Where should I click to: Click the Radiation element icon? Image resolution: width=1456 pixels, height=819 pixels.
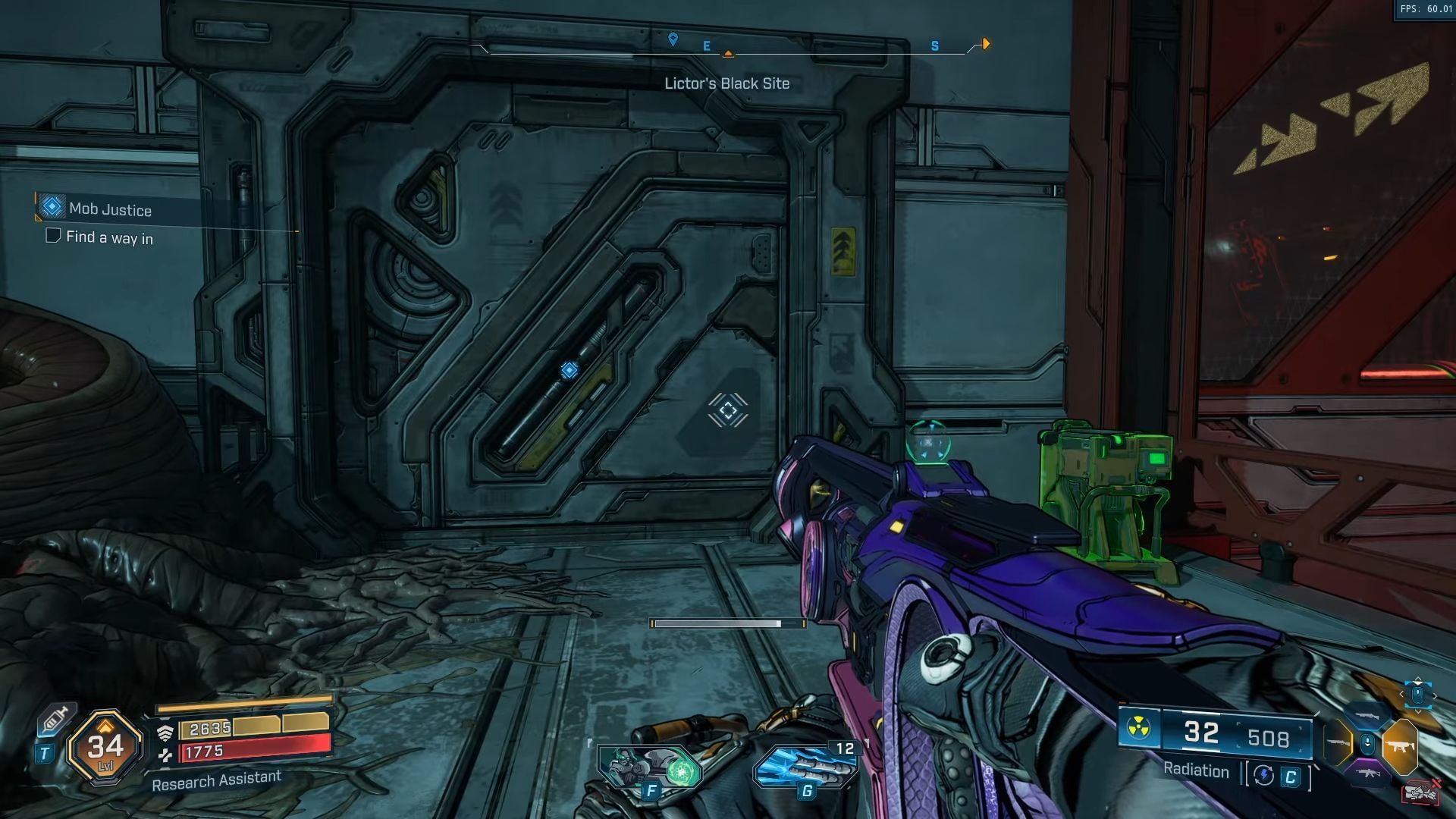pyautogui.click(x=1137, y=730)
